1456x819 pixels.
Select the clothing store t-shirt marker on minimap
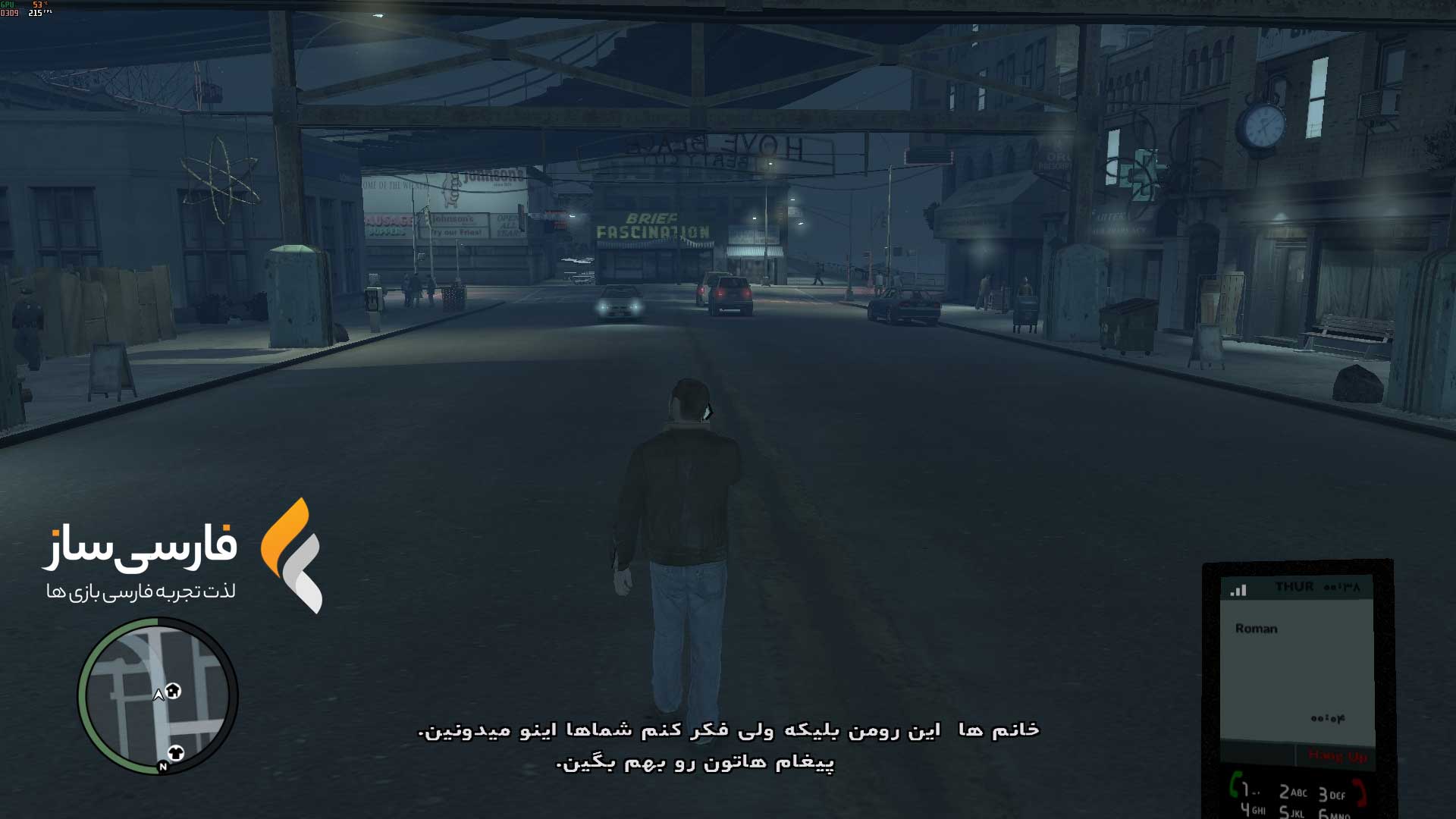[x=176, y=753]
